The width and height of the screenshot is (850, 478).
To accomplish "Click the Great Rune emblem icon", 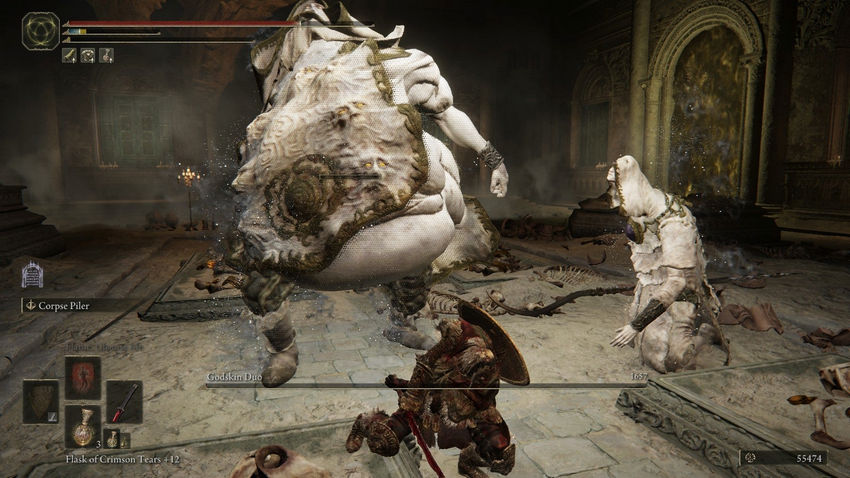I will (x=40, y=30).
